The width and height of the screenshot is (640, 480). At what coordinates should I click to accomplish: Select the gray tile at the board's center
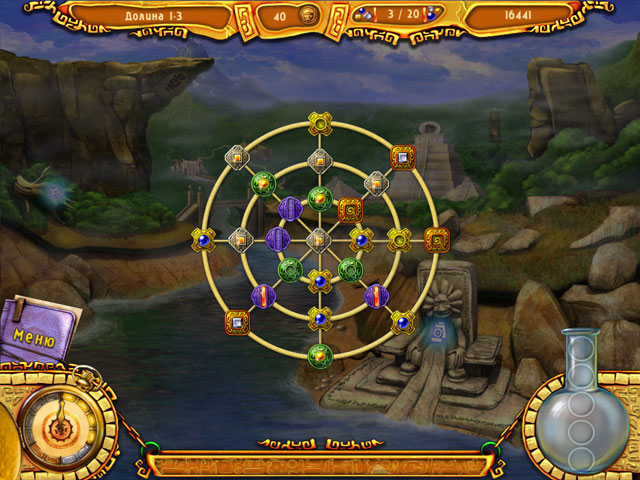[318, 239]
